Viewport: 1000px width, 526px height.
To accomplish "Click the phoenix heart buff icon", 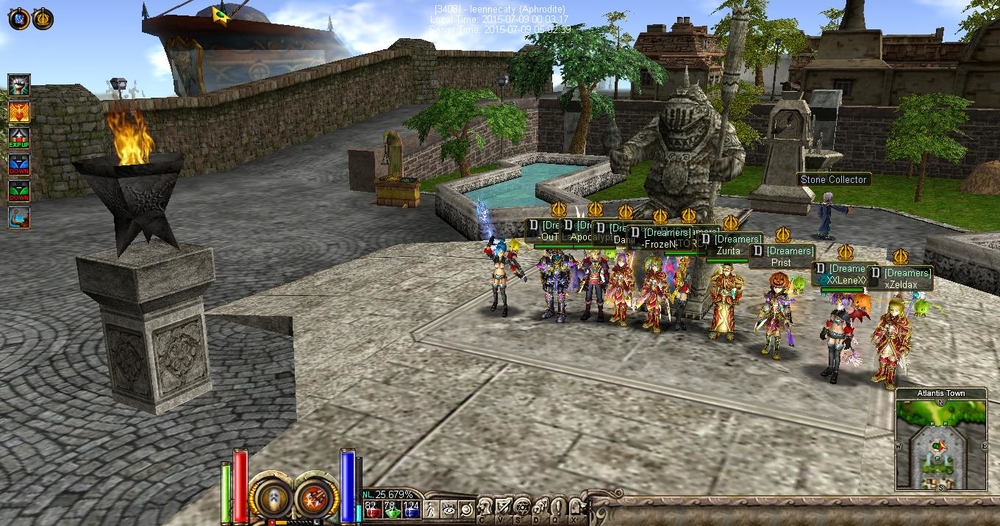I will (x=19, y=111).
